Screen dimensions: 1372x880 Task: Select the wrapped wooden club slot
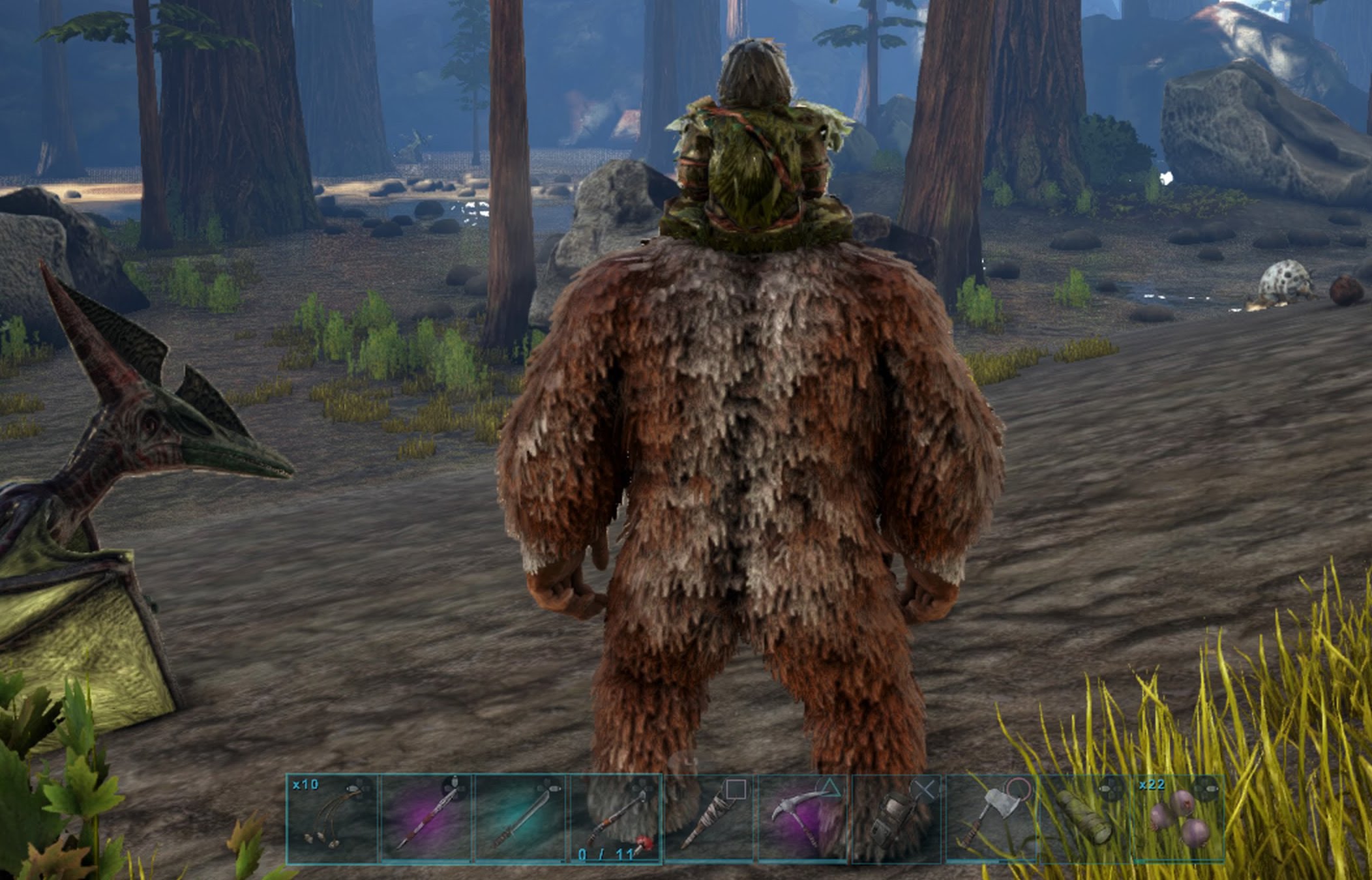709,818
